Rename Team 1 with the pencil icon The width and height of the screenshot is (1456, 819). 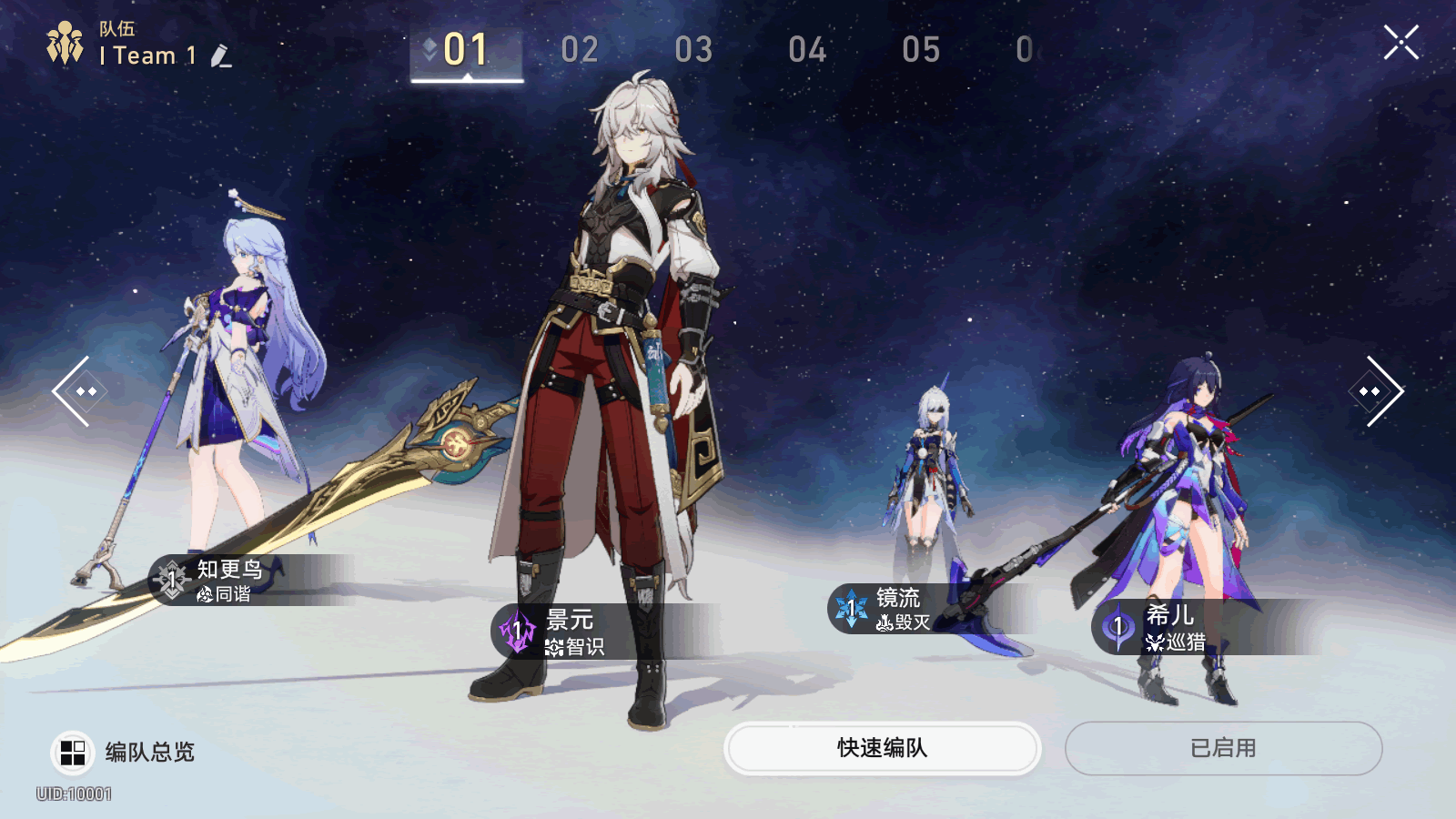coord(220,56)
